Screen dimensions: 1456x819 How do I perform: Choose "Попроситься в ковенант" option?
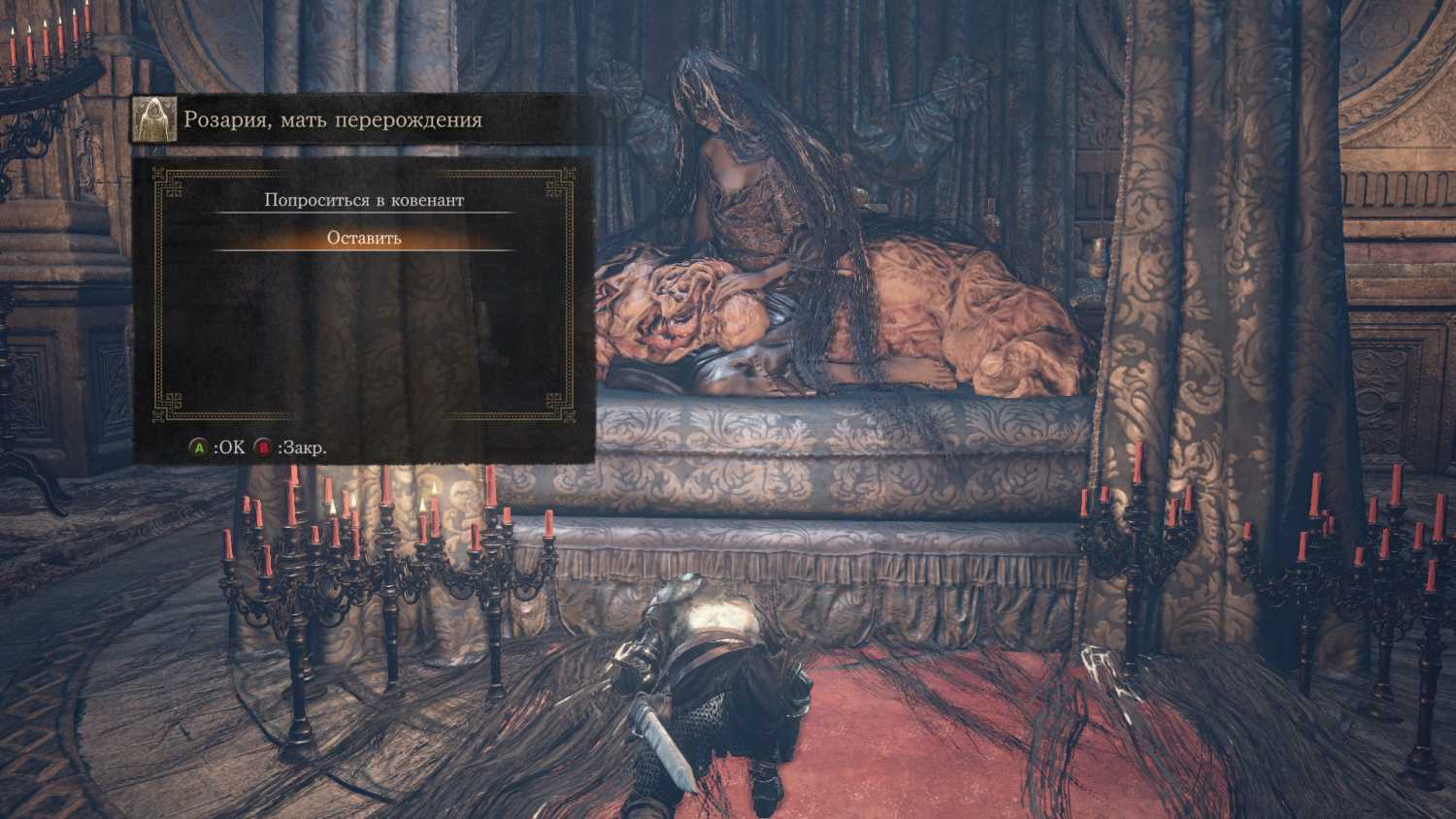(x=364, y=200)
